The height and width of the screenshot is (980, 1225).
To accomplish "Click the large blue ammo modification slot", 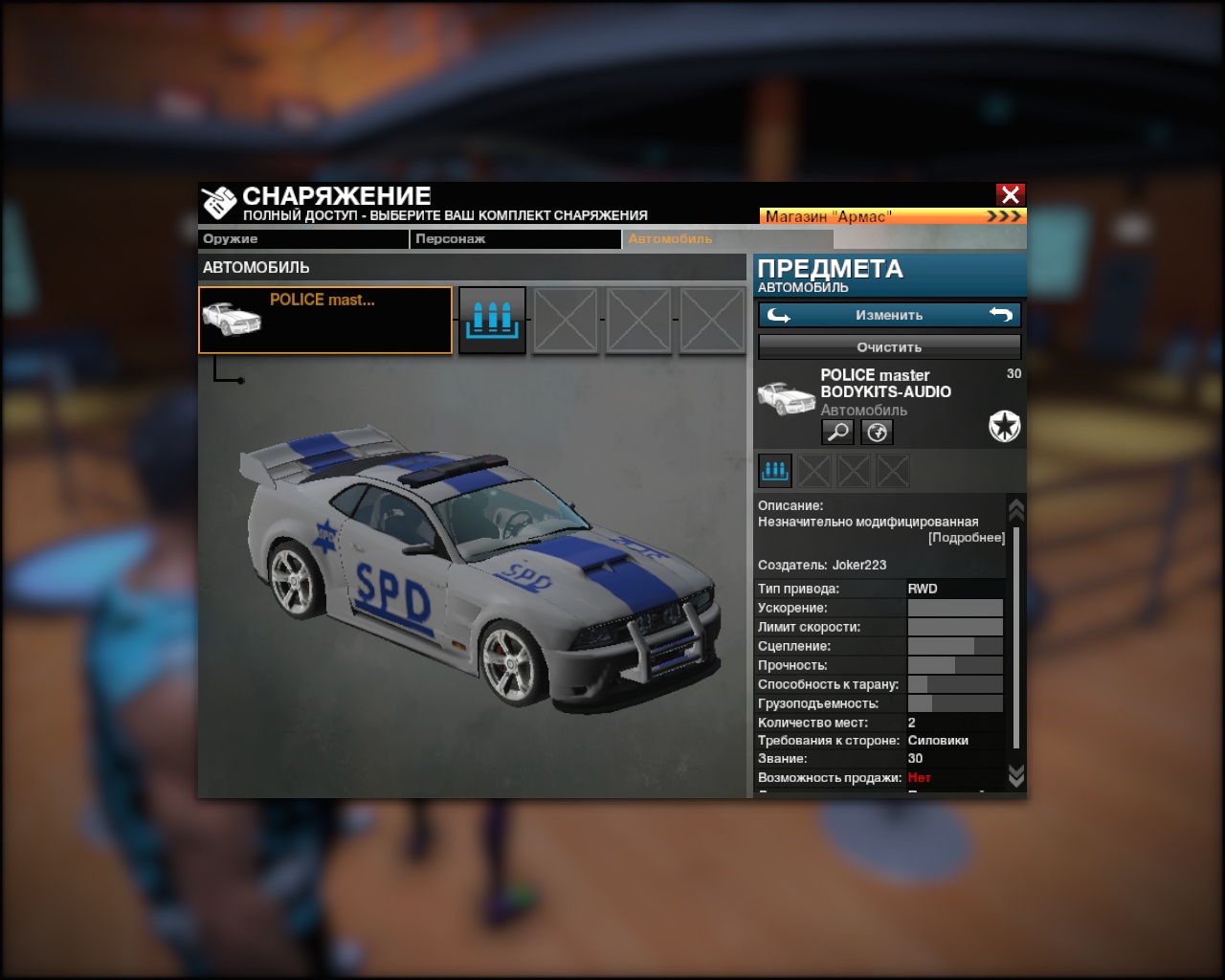I will pyautogui.click(x=492, y=320).
